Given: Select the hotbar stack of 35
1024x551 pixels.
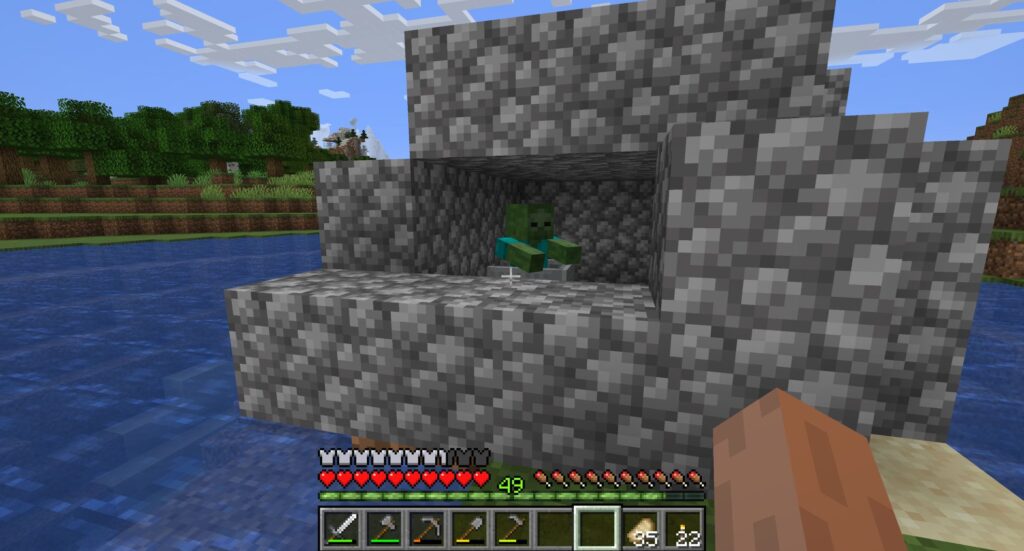Looking at the screenshot, I should 640,529.
